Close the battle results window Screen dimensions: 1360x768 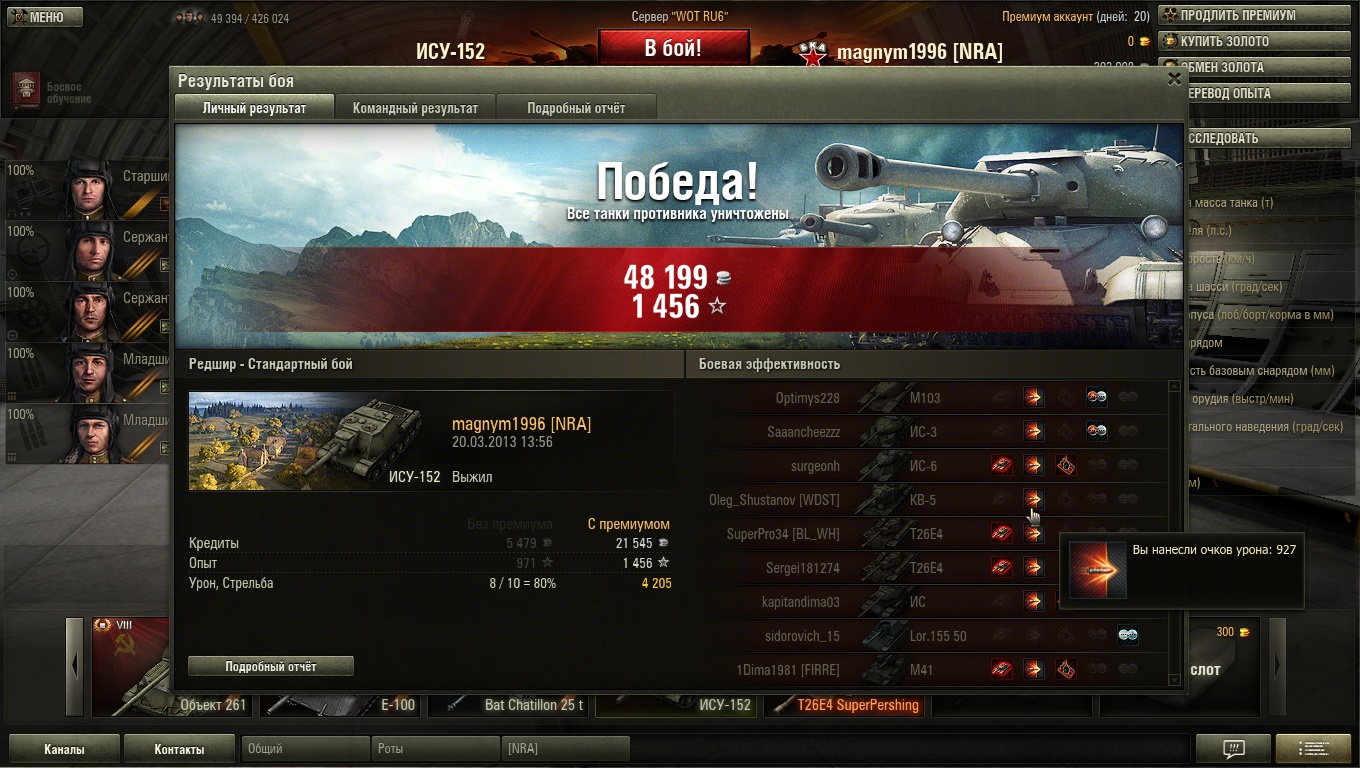1174,80
